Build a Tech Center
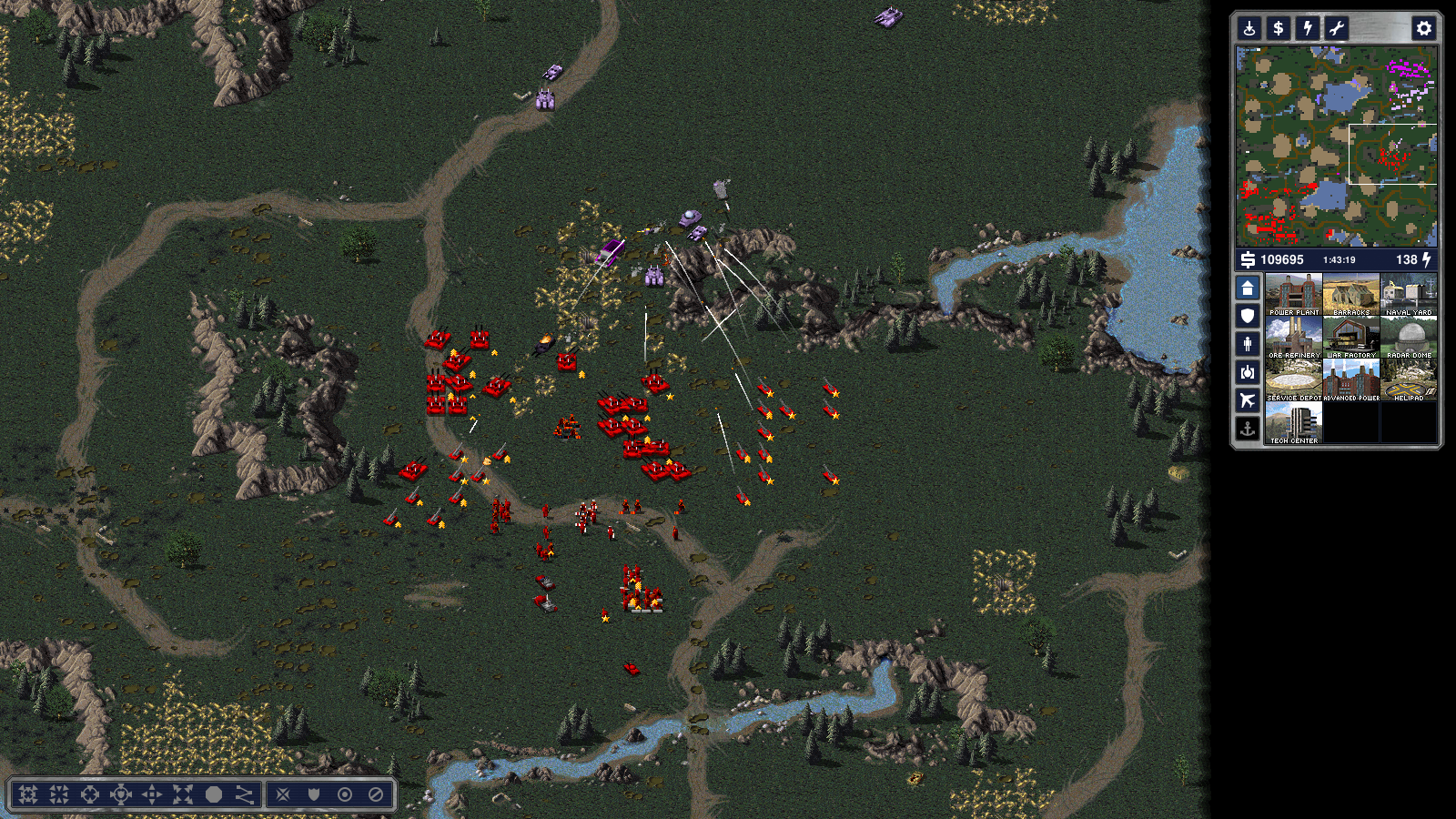The height and width of the screenshot is (819, 1456). 1293,423
